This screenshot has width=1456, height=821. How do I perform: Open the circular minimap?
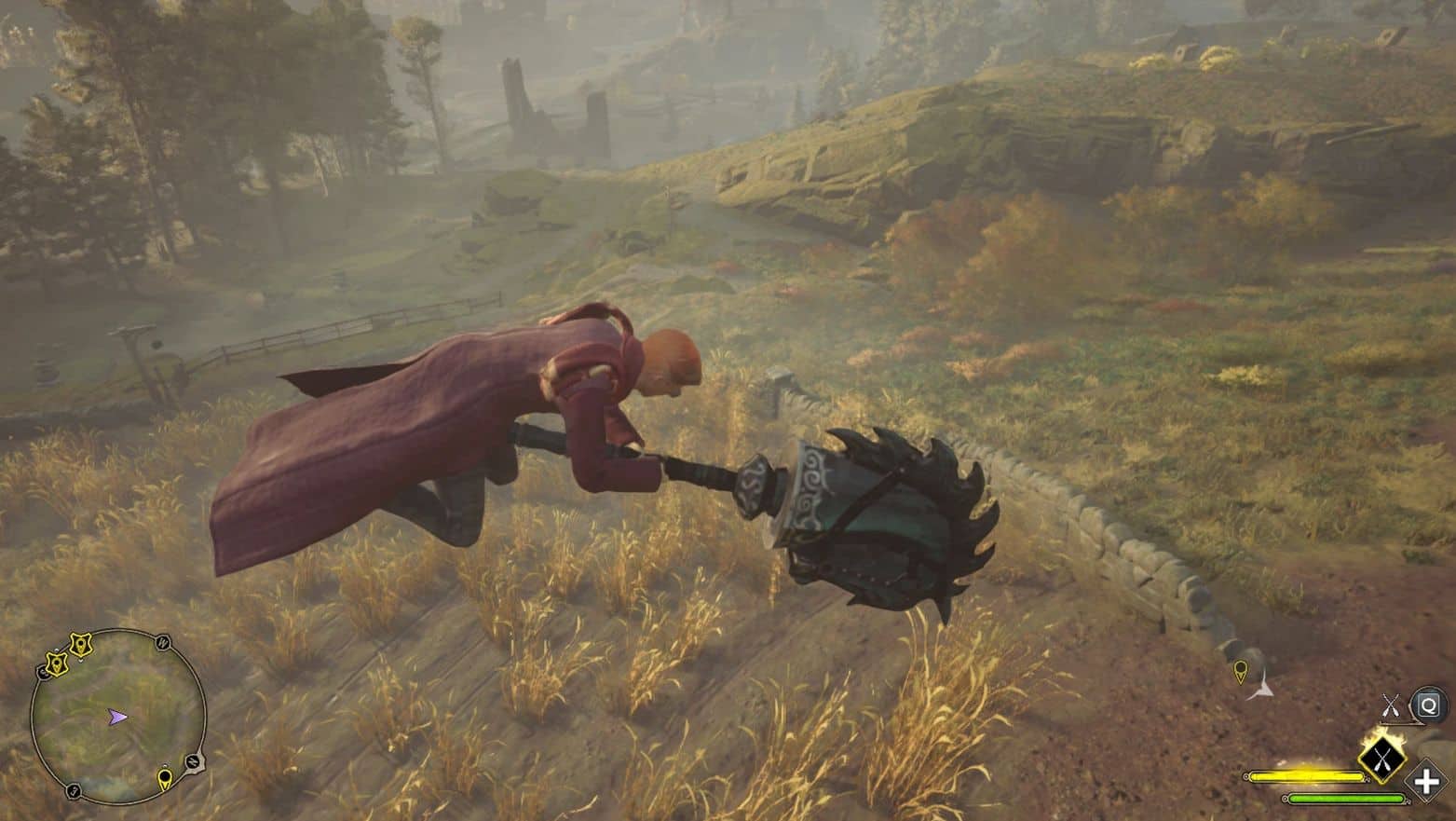tap(118, 716)
